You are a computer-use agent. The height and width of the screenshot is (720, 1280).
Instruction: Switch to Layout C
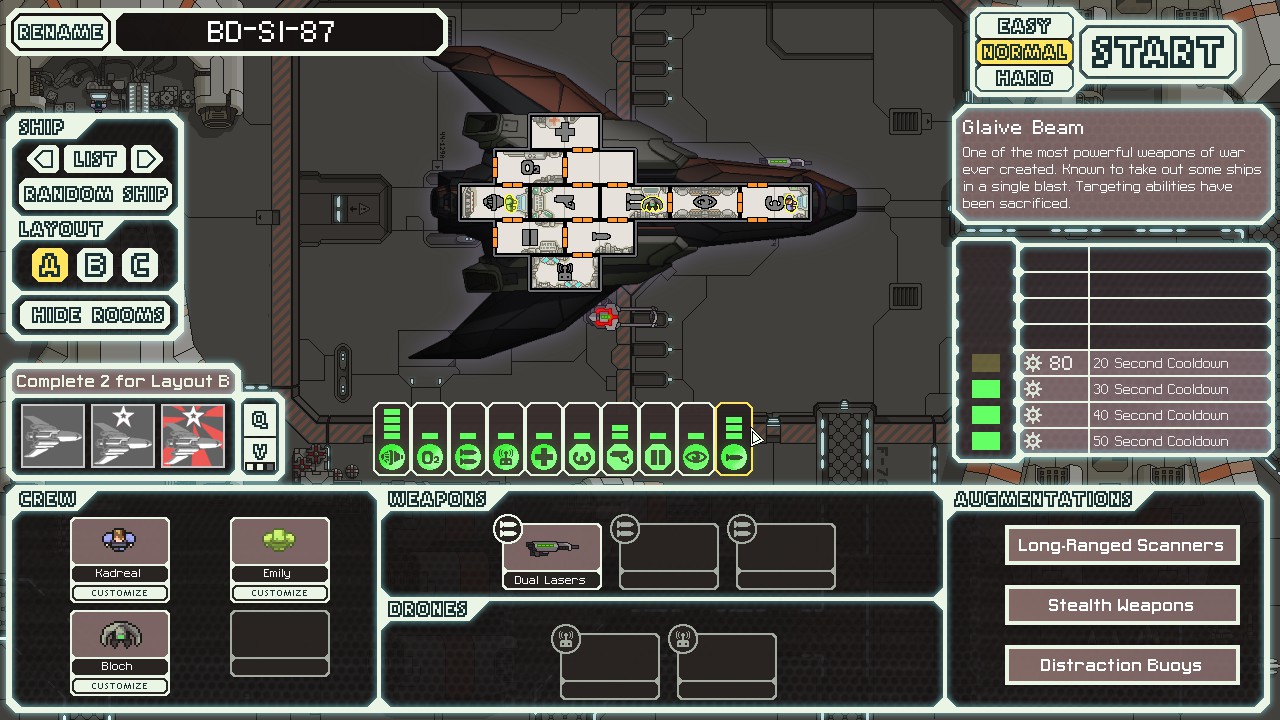[x=140, y=265]
